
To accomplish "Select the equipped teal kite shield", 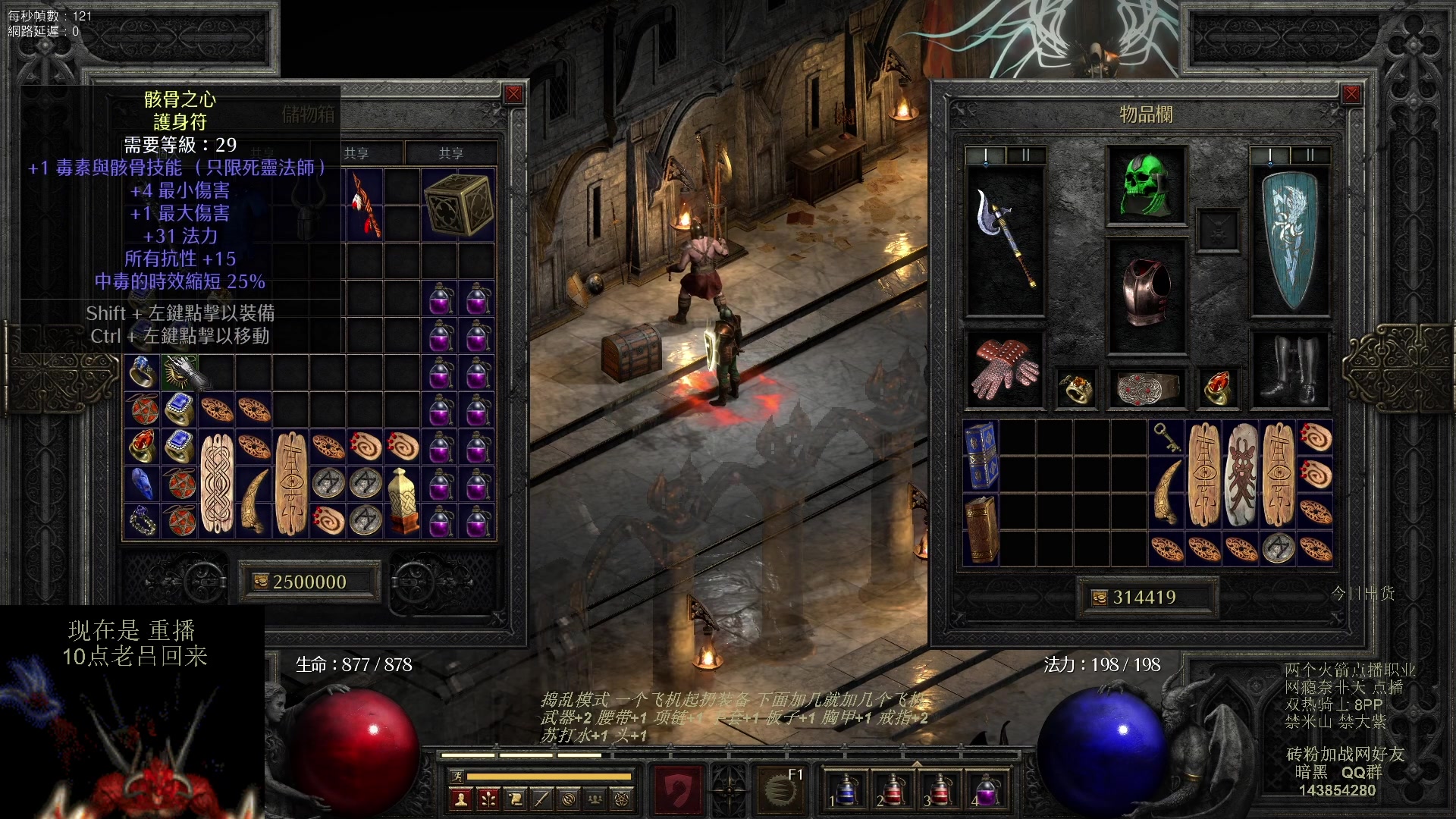I will coord(1289,240).
